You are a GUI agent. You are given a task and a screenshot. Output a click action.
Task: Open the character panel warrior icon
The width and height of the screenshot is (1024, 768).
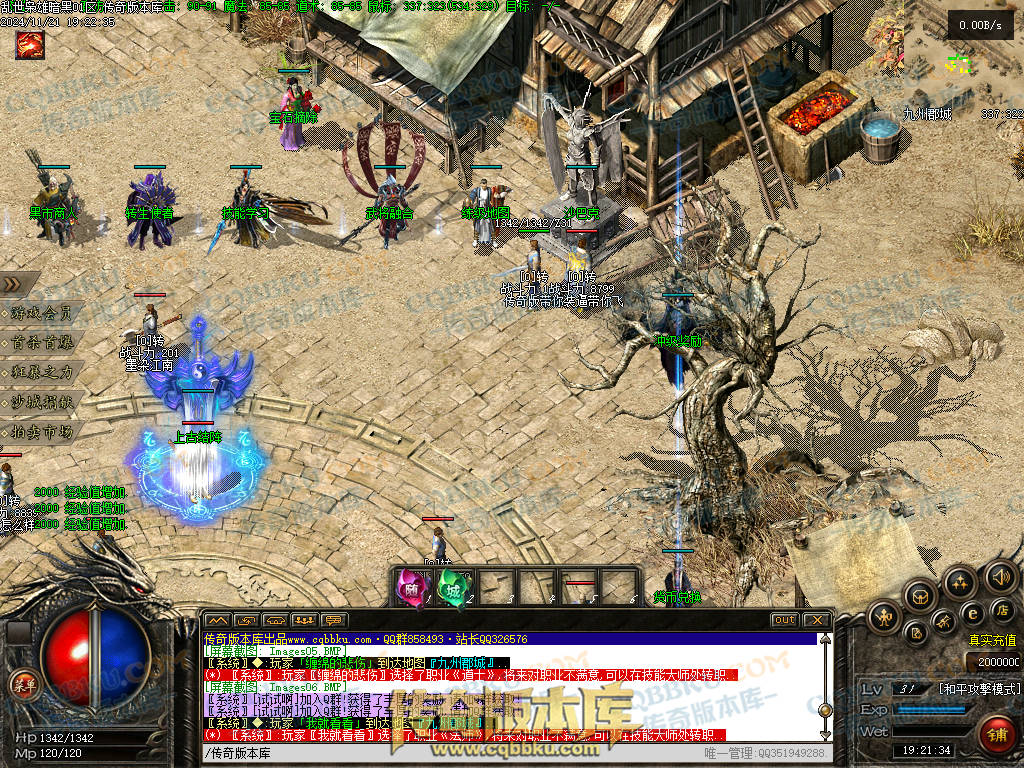coord(884,617)
